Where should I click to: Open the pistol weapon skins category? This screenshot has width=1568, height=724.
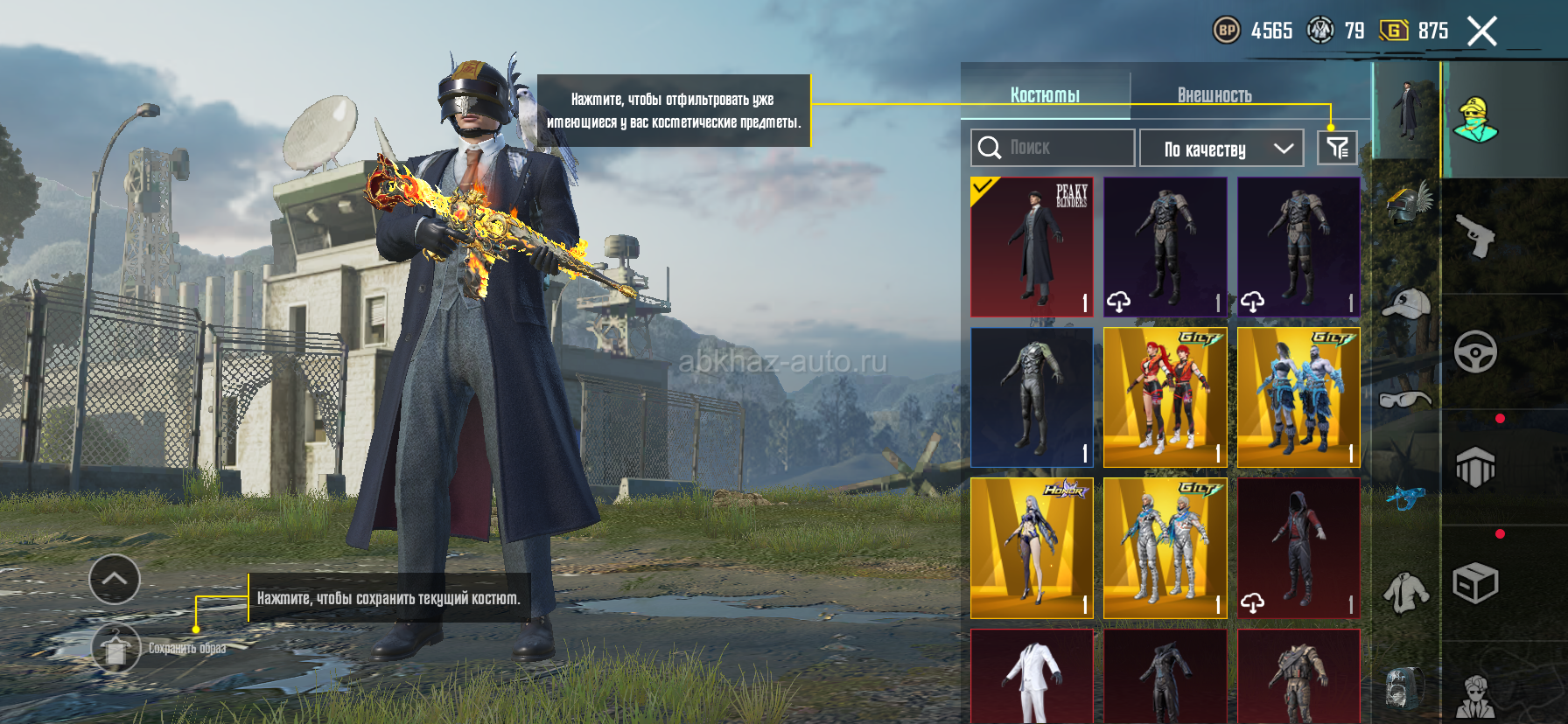[x=1475, y=236]
